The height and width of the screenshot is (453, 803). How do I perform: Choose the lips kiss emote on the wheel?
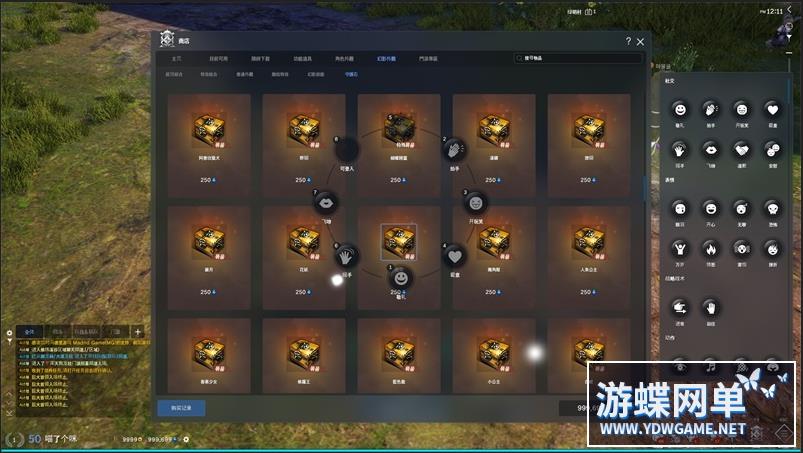[x=326, y=203]
